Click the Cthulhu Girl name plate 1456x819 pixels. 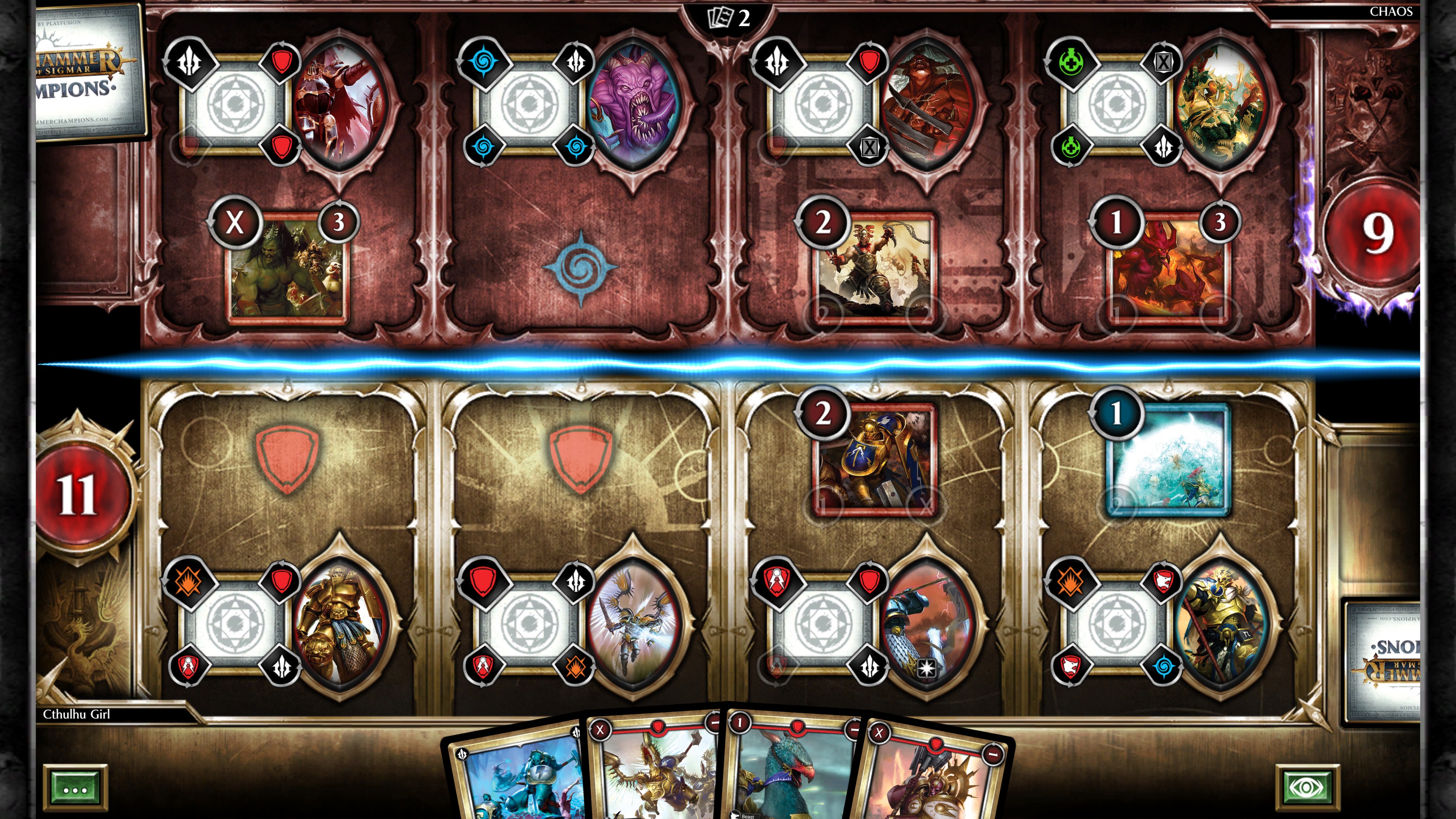point(76,714)
